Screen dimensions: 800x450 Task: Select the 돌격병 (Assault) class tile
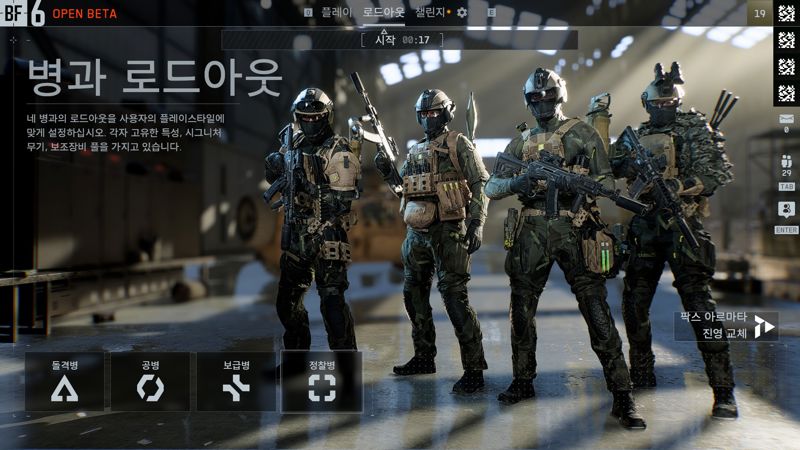(64, 381)
